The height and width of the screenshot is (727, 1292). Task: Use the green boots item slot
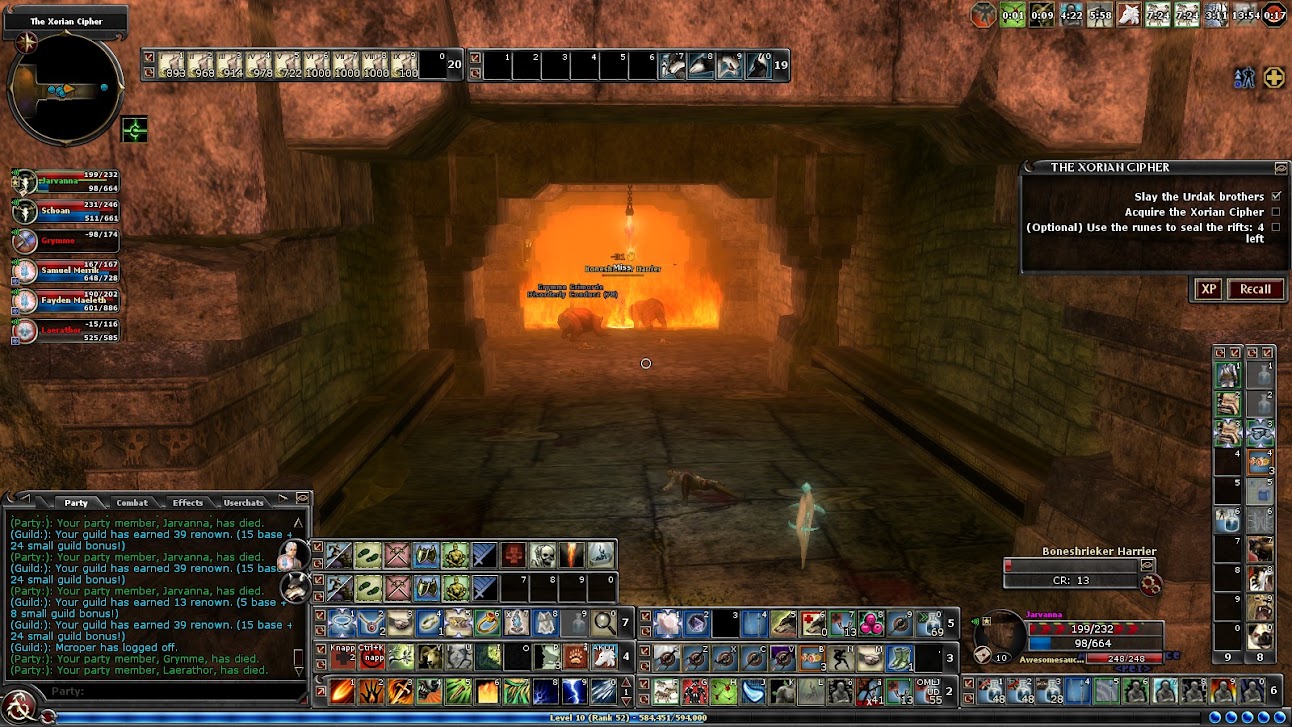[x=368, y=553]
